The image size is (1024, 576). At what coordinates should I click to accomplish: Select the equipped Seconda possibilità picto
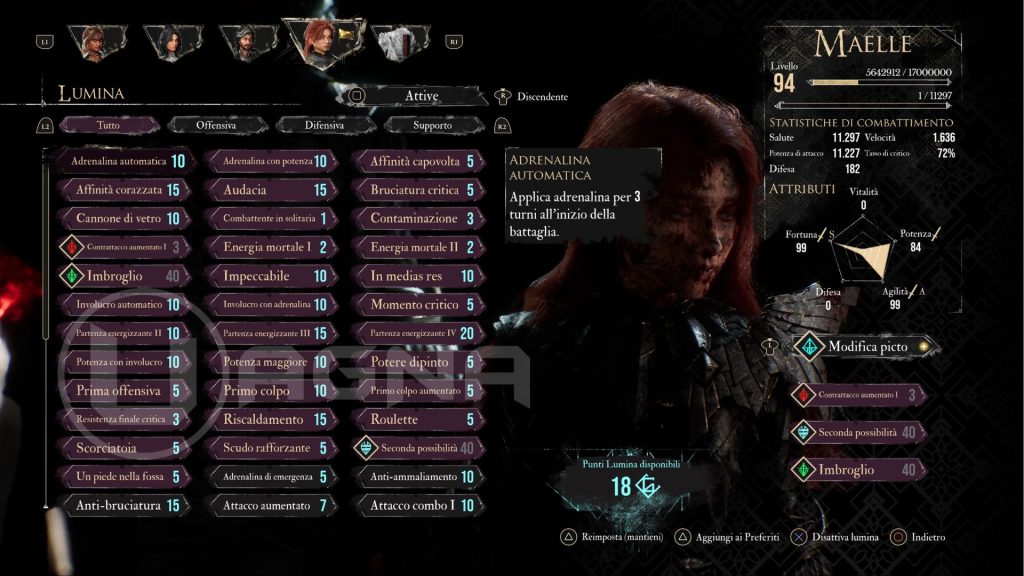point(859,432)
